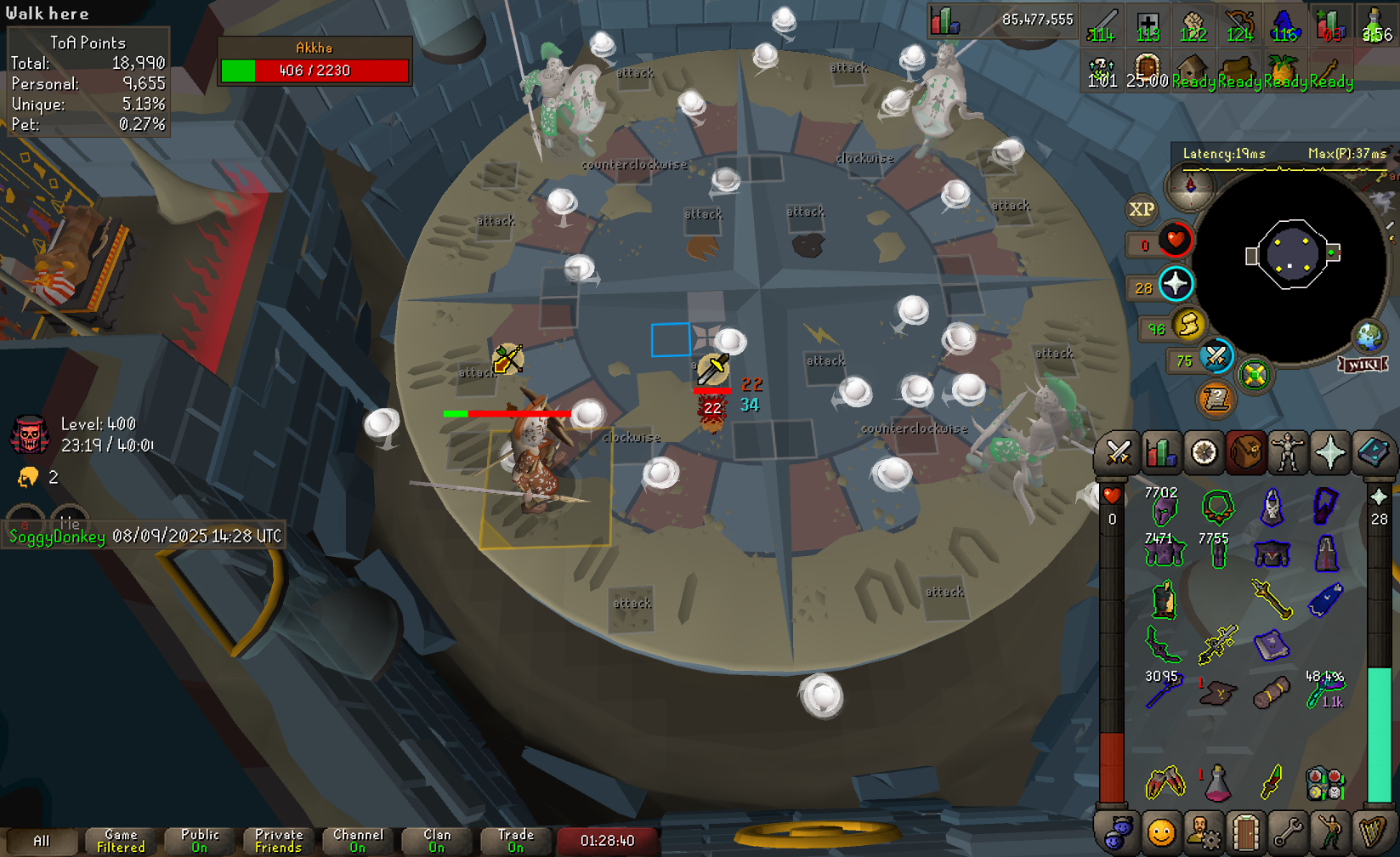Select the pink potion flask in inventory
The height and width of the screenshot is (857, 1400).
tap(1218, 782)
